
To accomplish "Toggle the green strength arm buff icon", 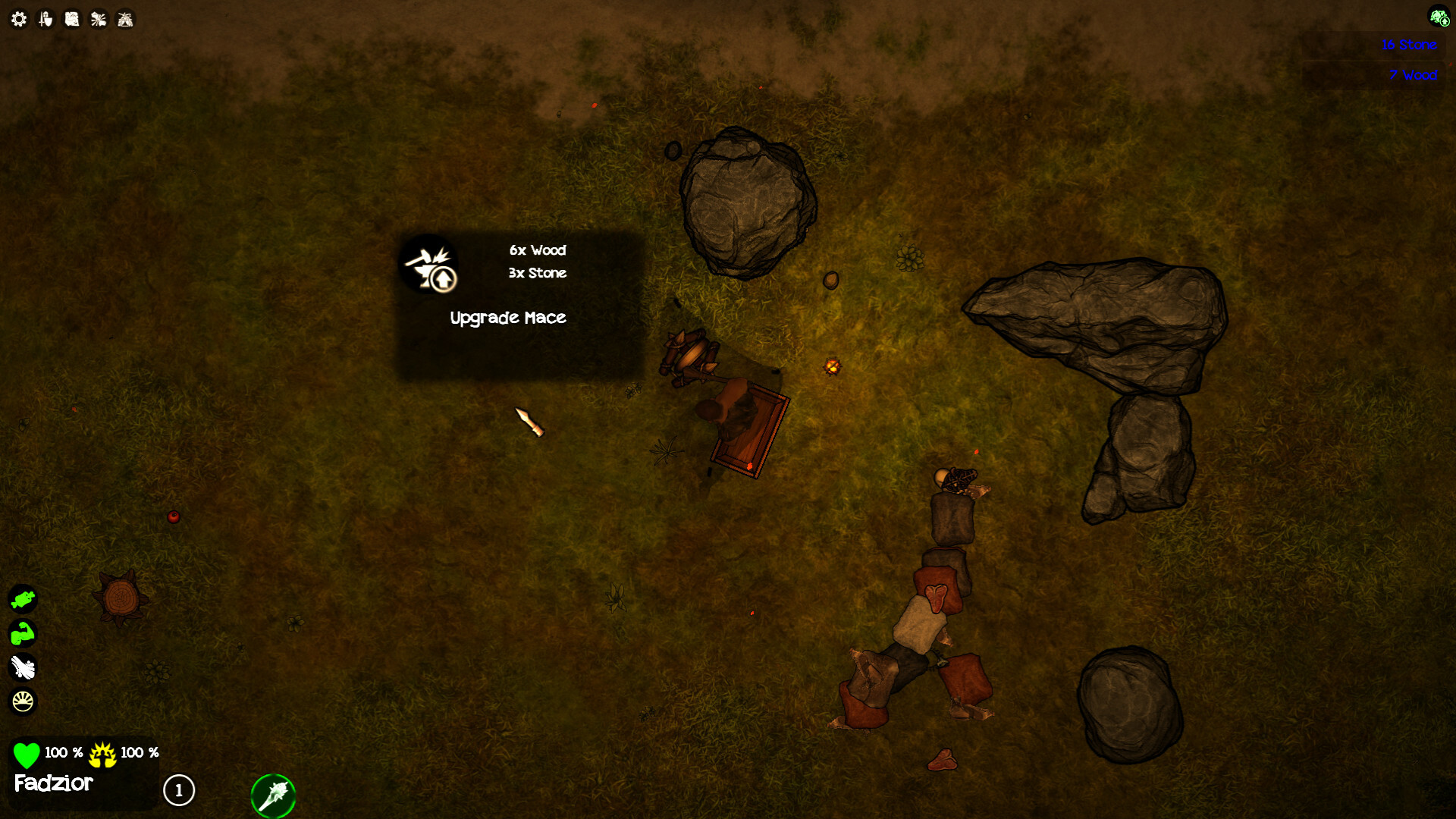I will 23,633.
